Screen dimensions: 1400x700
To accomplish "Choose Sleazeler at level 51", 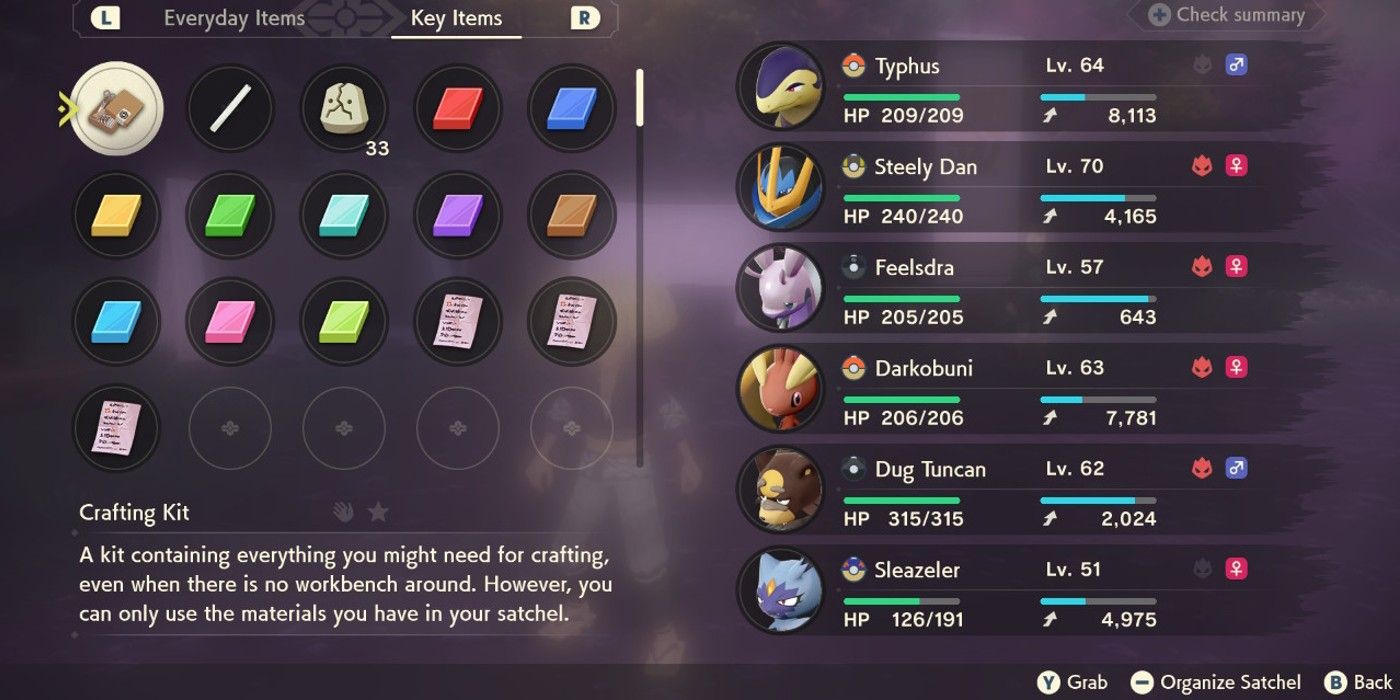I will tap(1000, 593).
